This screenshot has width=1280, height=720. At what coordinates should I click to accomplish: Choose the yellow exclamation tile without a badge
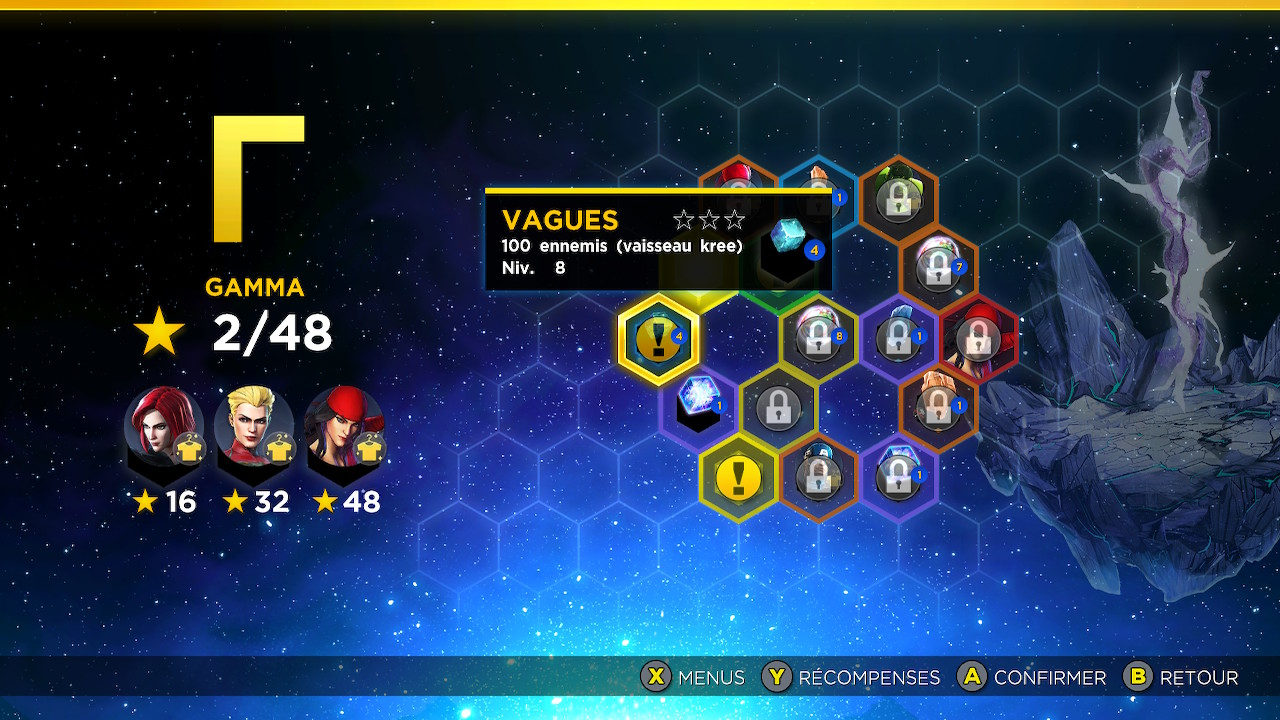click(x=738, y=478)
